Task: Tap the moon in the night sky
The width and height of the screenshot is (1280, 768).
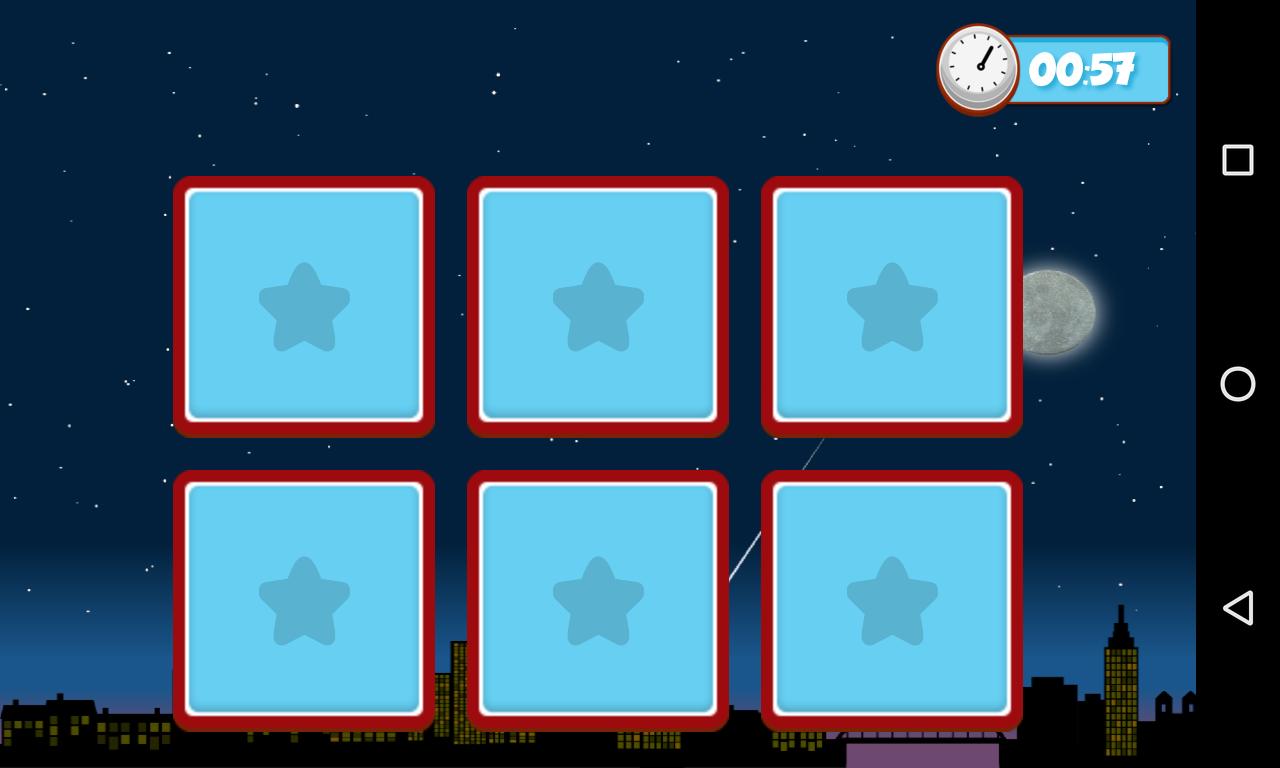Action: tap(1060, 311)
